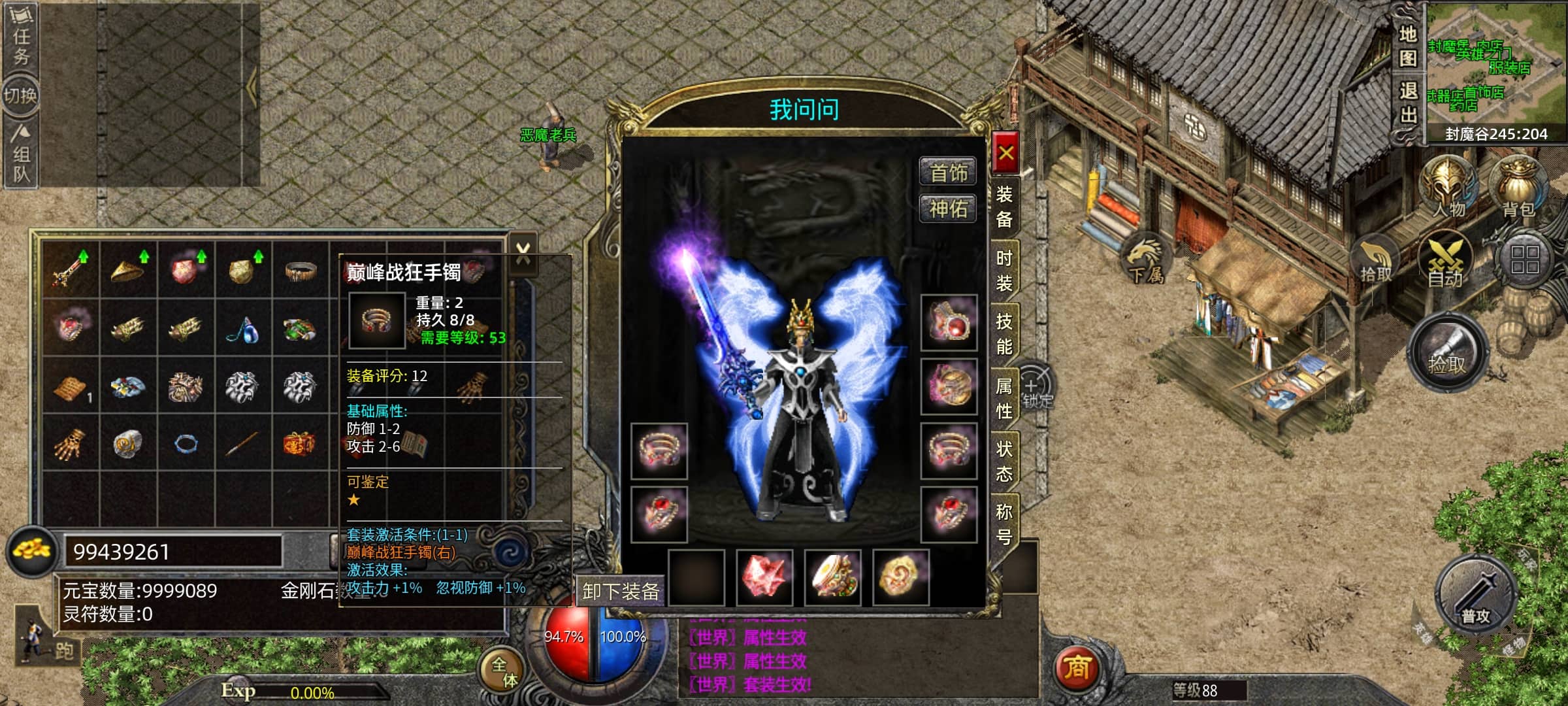The height and width of the screenshot is (706, 1568).
Task: Switch to the 称号 title tab
Action: [x=1004, y=524]
